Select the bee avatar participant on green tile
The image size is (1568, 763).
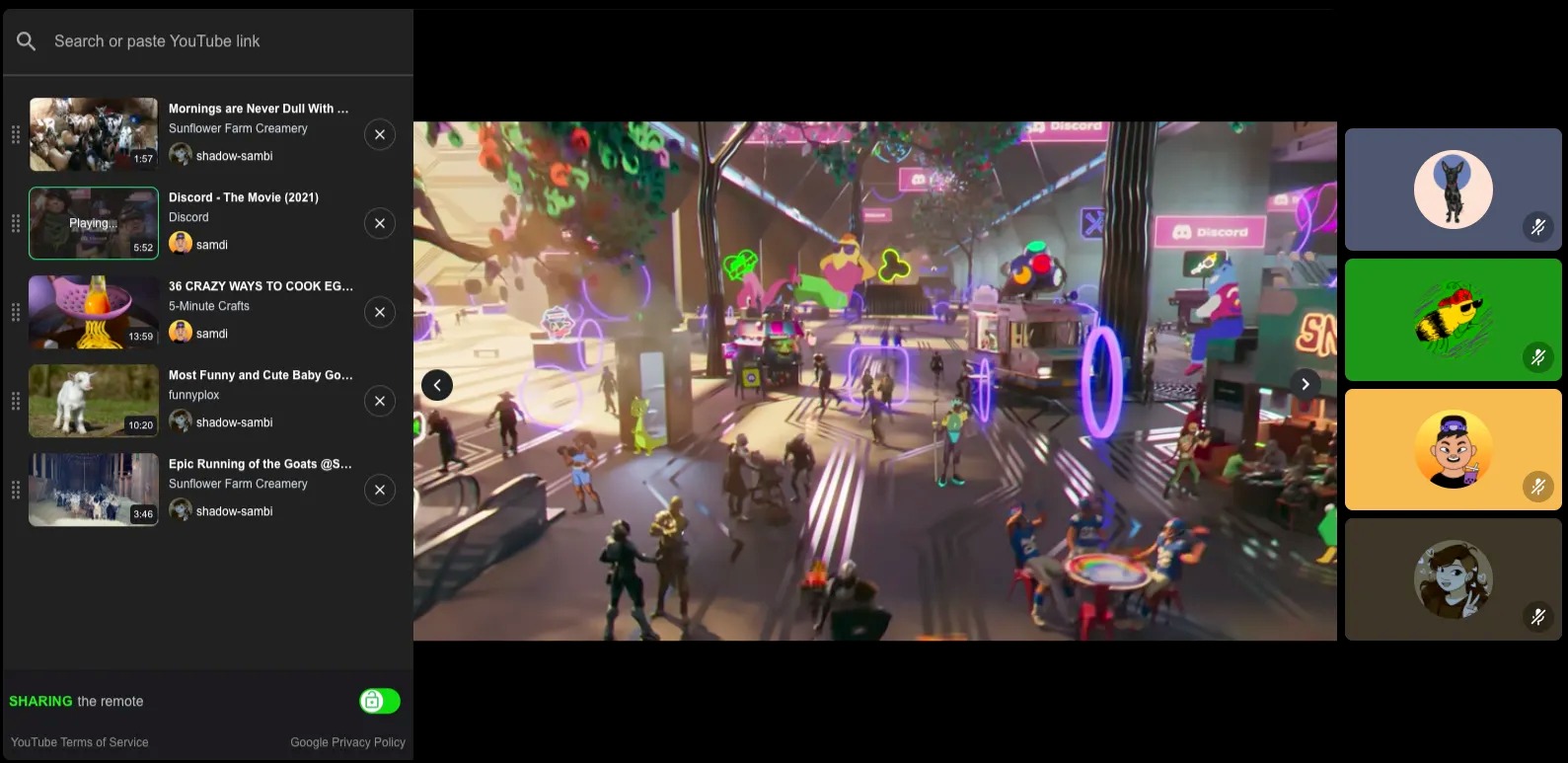coord(1453,320)
